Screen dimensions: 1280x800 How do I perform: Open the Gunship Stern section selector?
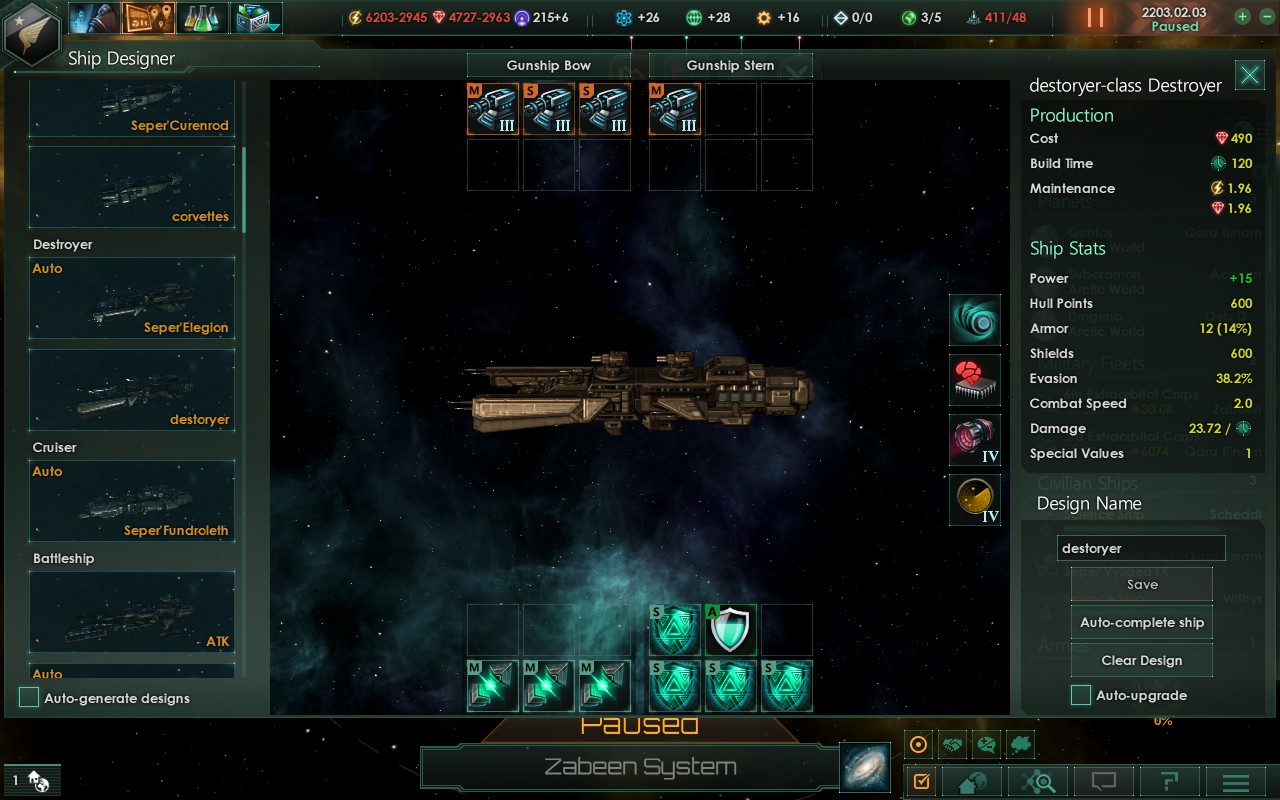pos(730,65)
